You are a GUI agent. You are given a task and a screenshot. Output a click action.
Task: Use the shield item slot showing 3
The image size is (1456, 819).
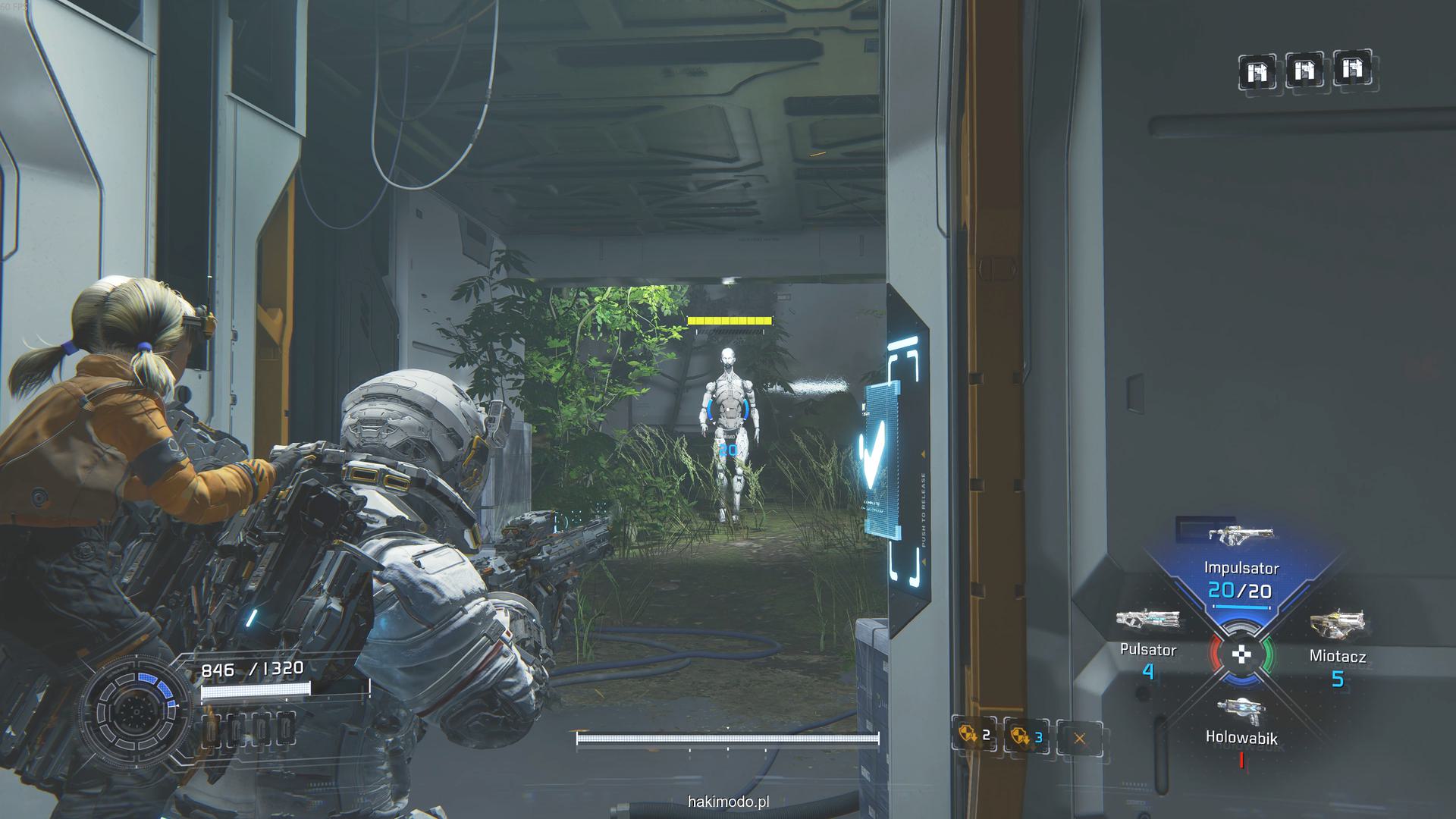[x=1026, y=736]
